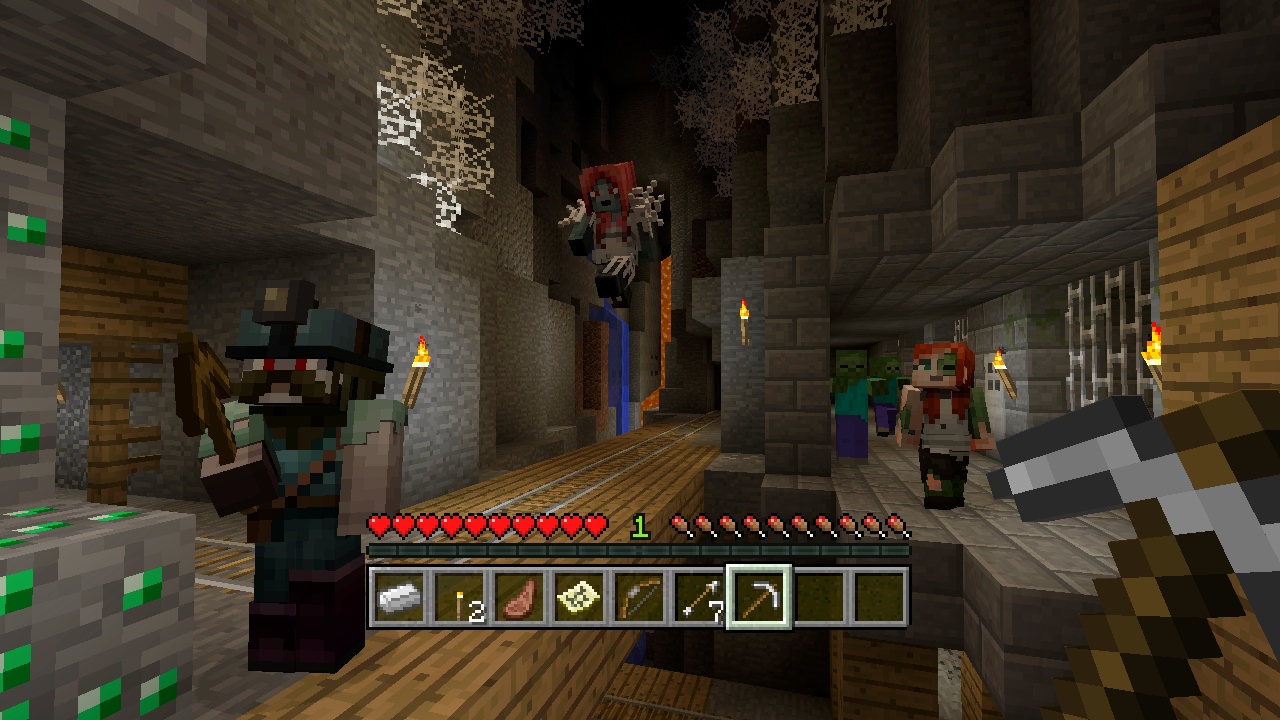Click the leftmost health heart icon
The height and width of the screenshot is (720, 1280).
click(x=378, y=524)
